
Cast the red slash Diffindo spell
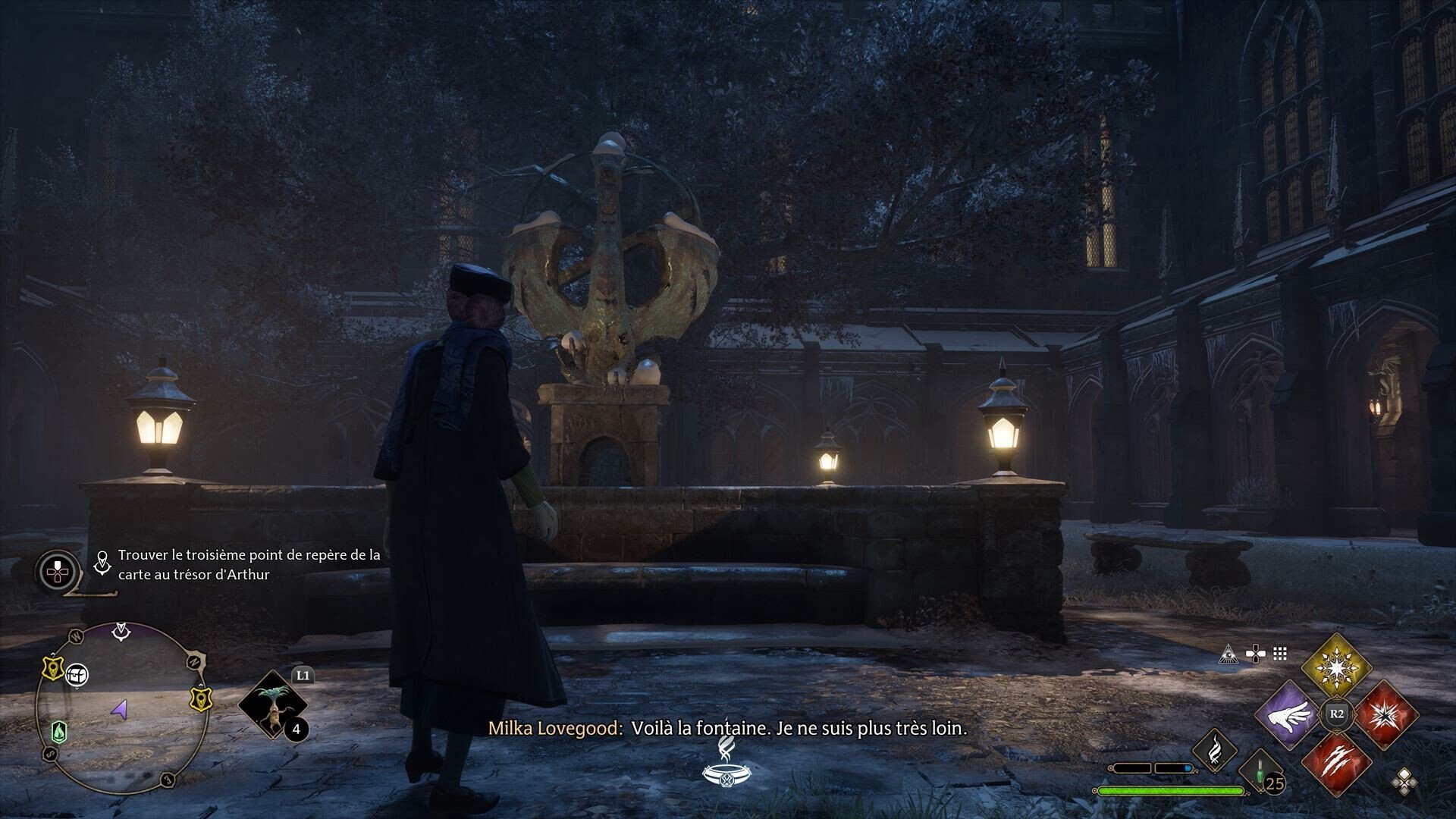coord(1336,766)
